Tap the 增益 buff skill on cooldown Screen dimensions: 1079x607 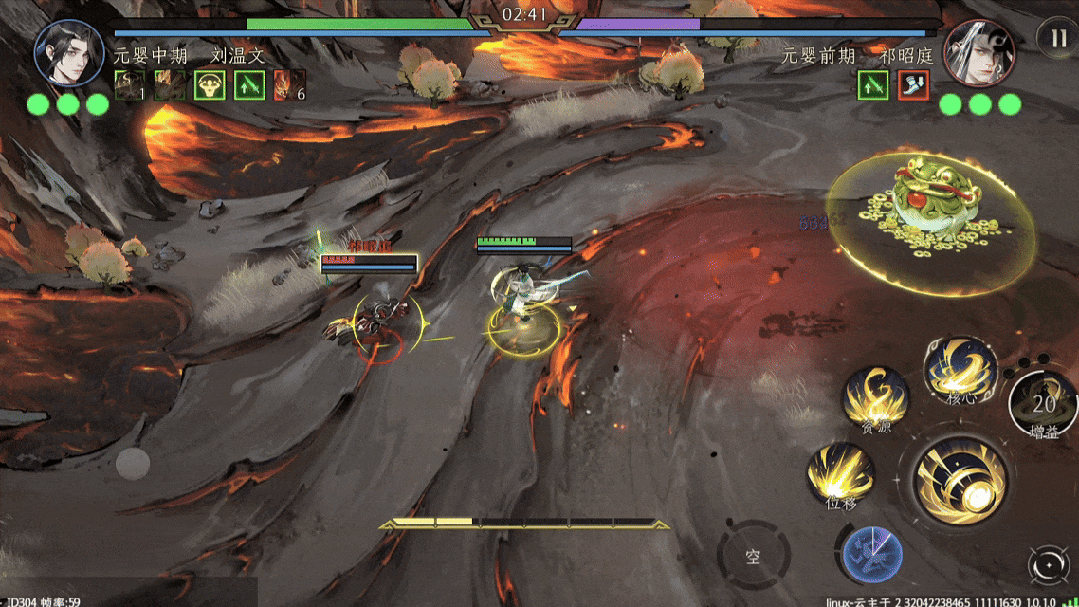[1043, 404]
